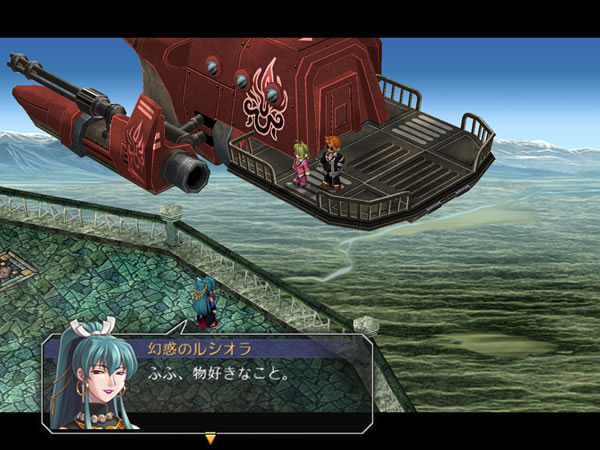The image size is (600, 450).
Task: Click the orange dialogue advance arrow
Action: point(210,438)
